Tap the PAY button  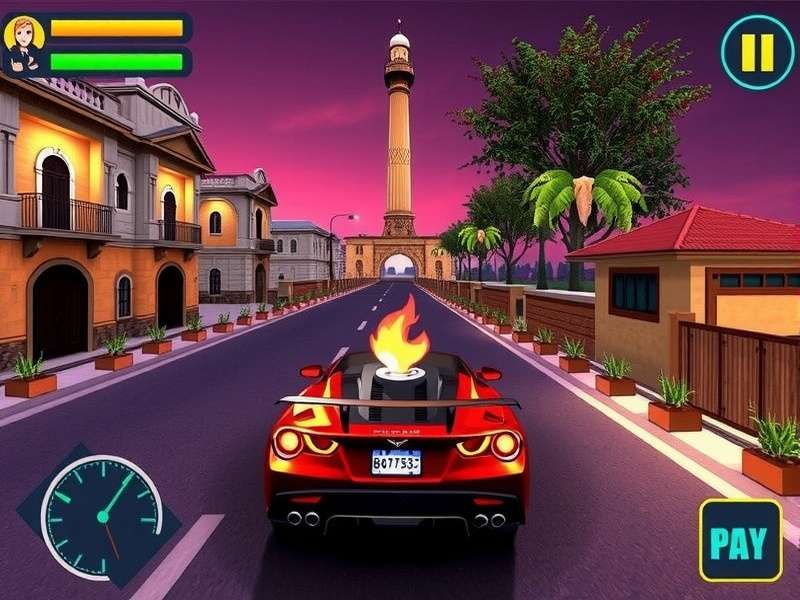(740, 541)
